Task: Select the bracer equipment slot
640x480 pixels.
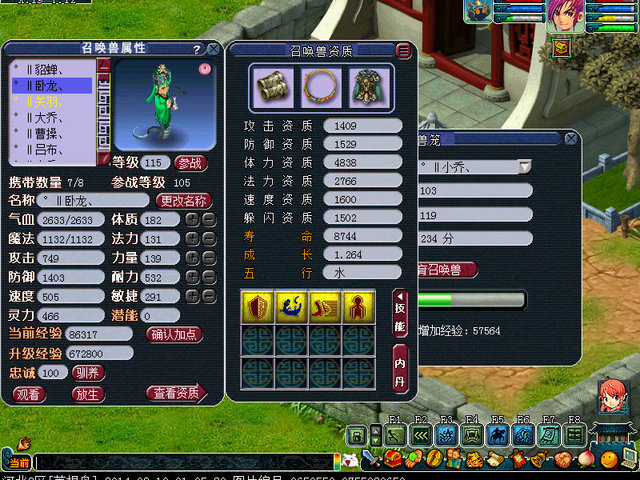Action: click(x=273, y=87)
